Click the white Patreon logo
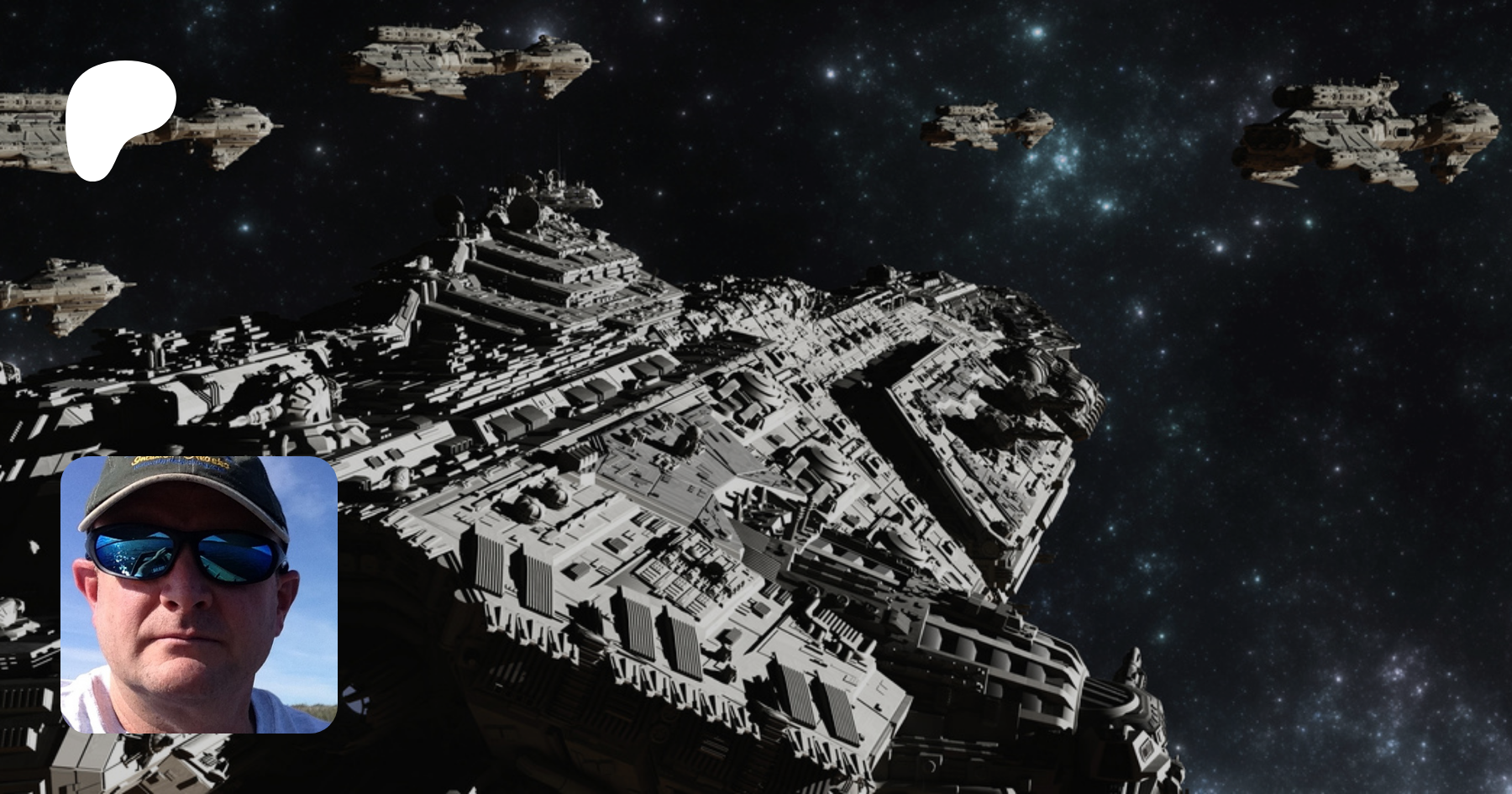This screenshot has height=794, width=1512. [x=118, y=118]
